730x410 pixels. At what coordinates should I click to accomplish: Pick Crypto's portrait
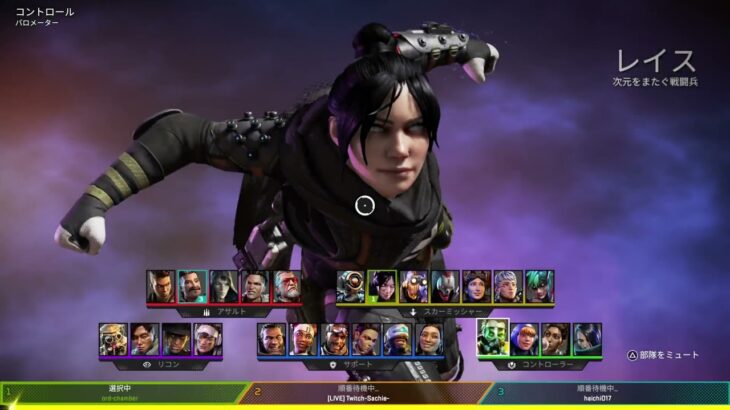[x=145, y=339]
